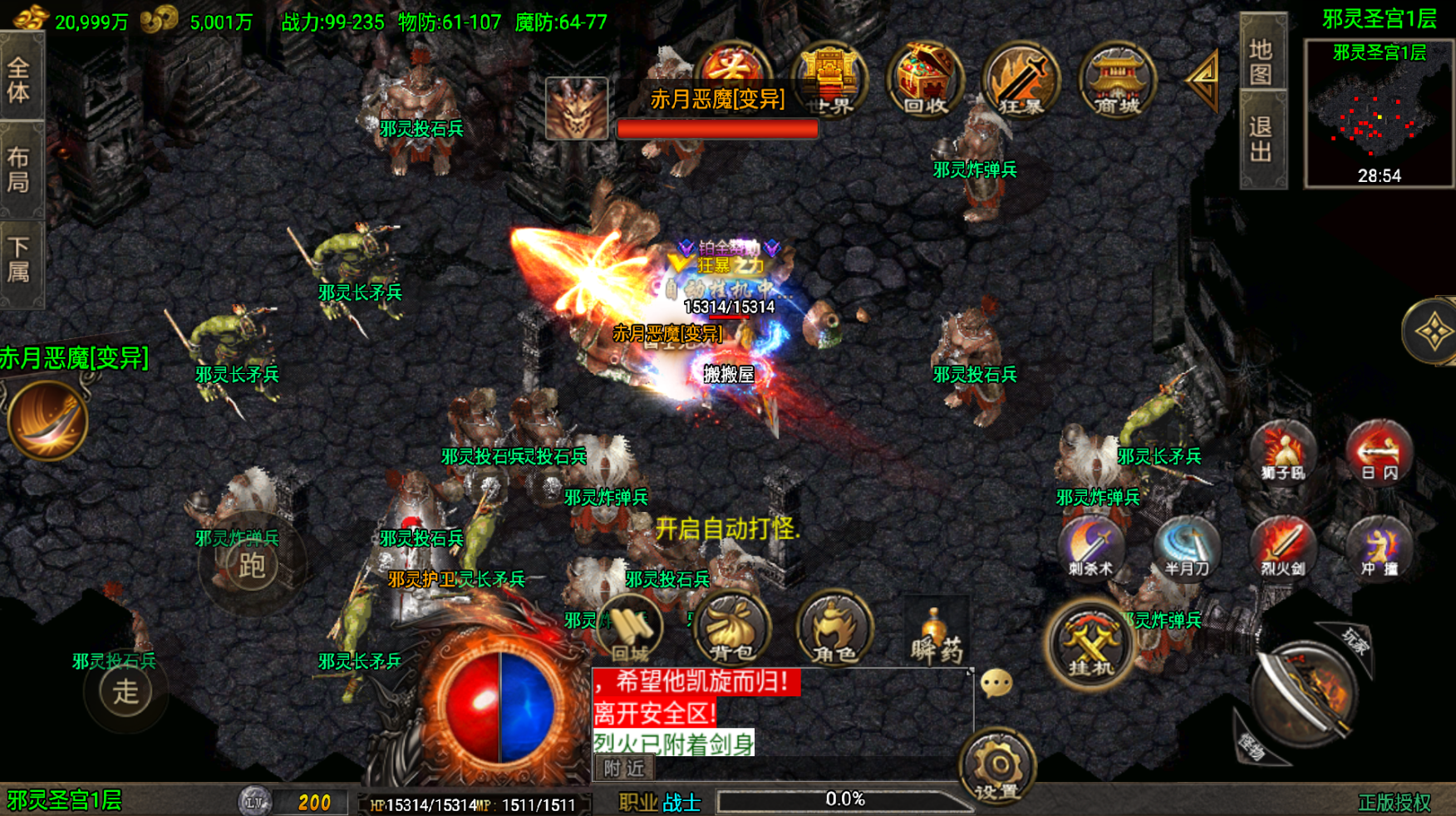This screenshot has width=1456, height=816.
Task: Use the 刺杀术 skill
Action: [1090, 548]
